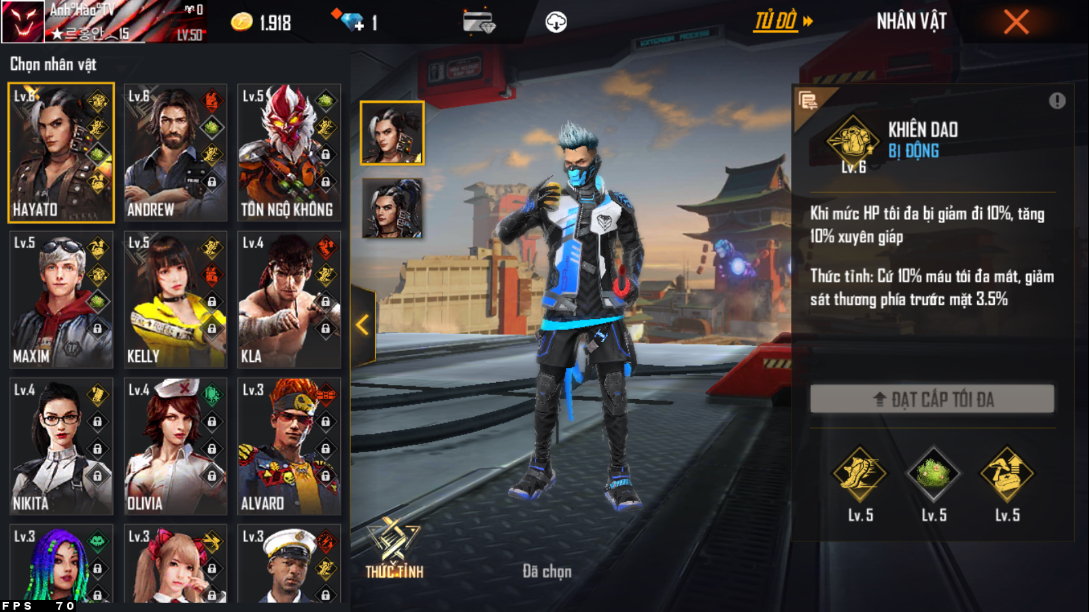Screen dimensions: 1089x612
Task: Pick the Olivia character card
Action: click(175, 446)
